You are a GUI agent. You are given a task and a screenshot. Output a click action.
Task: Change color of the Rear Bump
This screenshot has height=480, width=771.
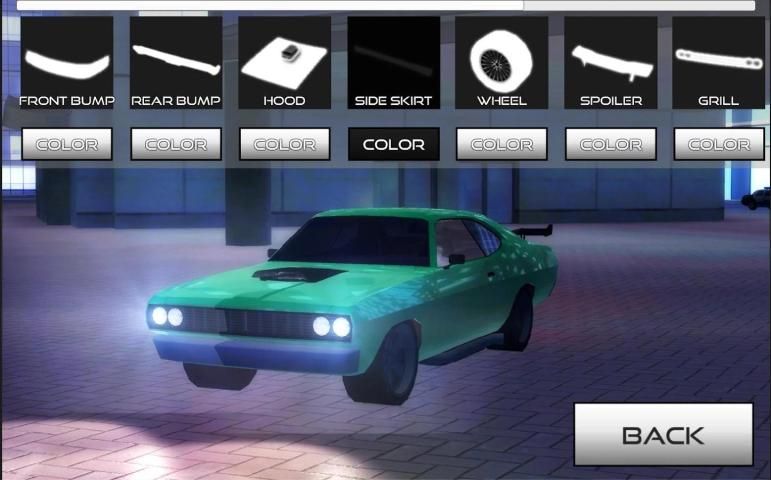tap(176, 144)
